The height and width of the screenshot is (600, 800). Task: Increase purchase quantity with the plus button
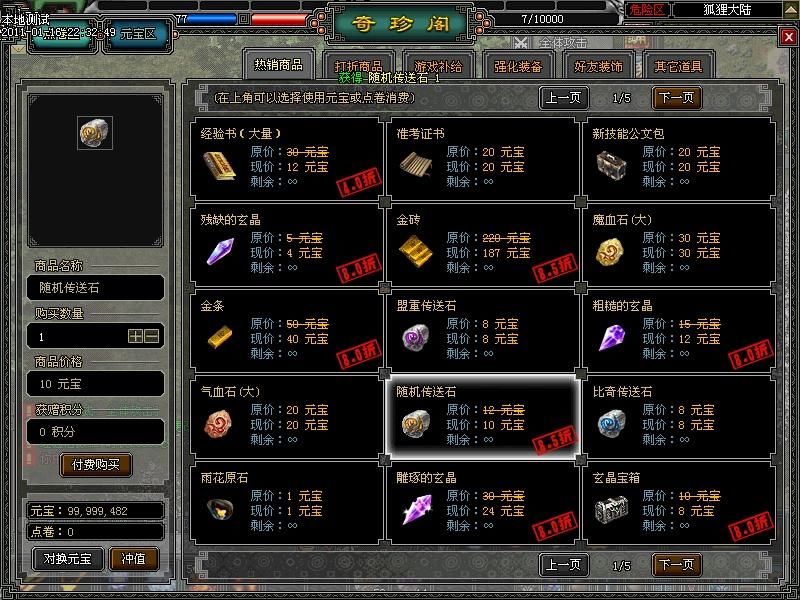pyautogui.click(x=135, y=337)
